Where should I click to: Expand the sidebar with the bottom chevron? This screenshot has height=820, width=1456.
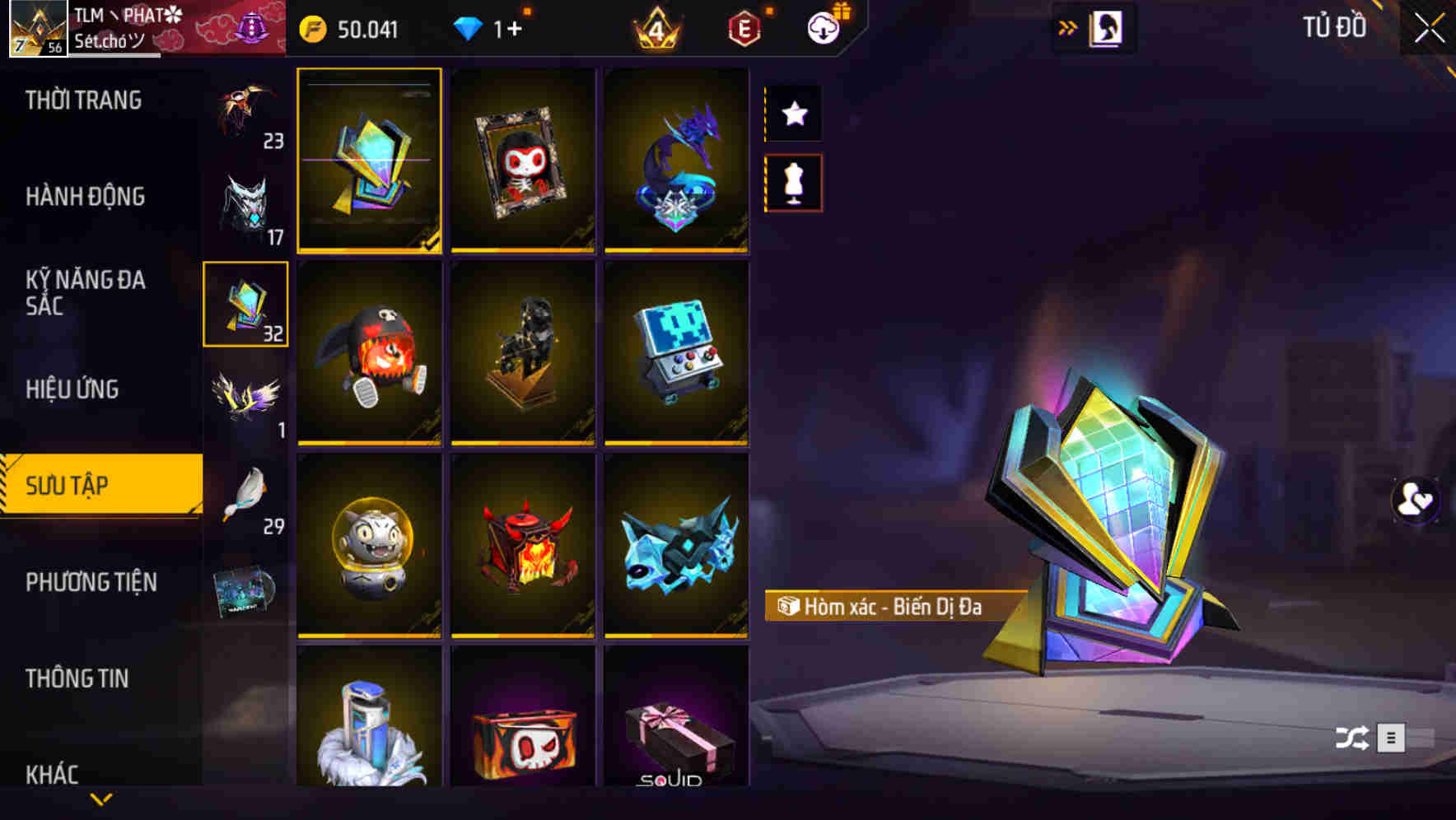(x=100, y=799)
